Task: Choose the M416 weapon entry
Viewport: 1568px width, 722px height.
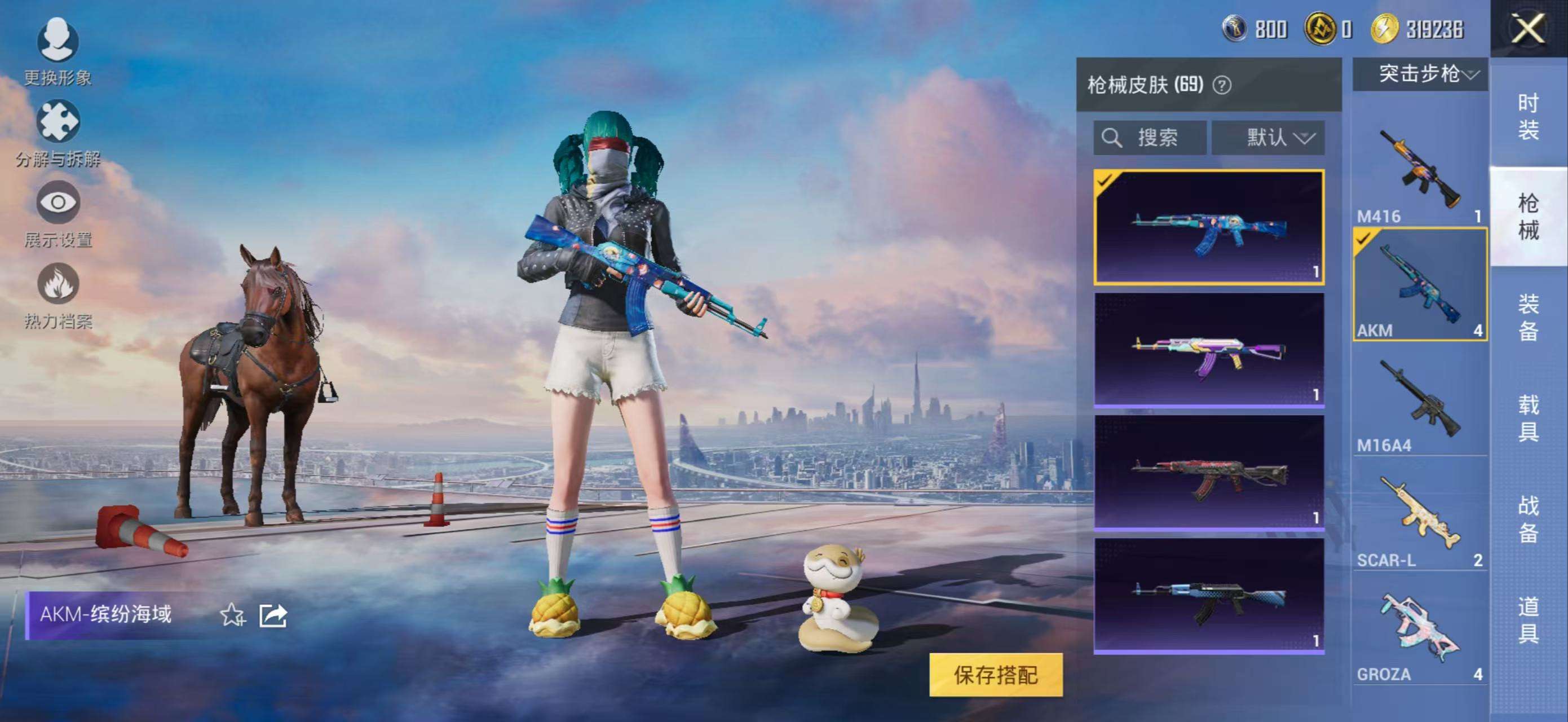Action: (1420, 170)
